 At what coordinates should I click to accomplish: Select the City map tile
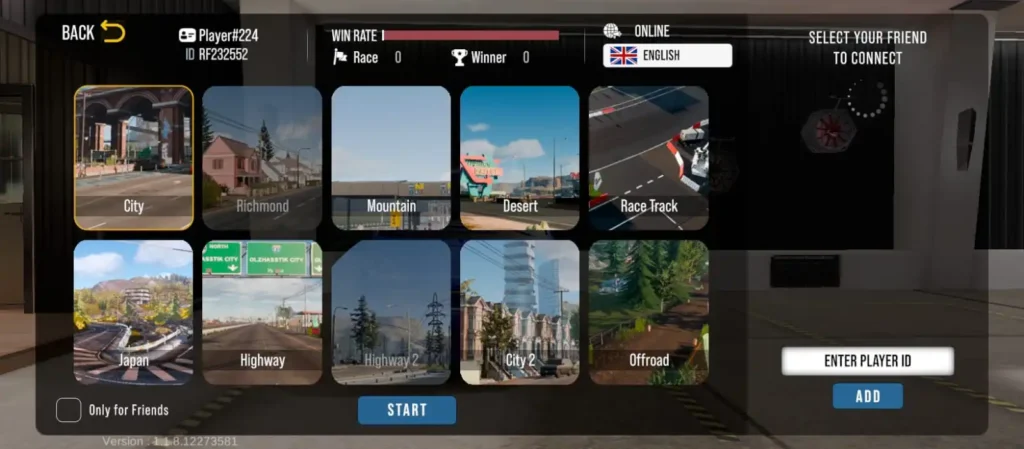click(x=133, y=158)
